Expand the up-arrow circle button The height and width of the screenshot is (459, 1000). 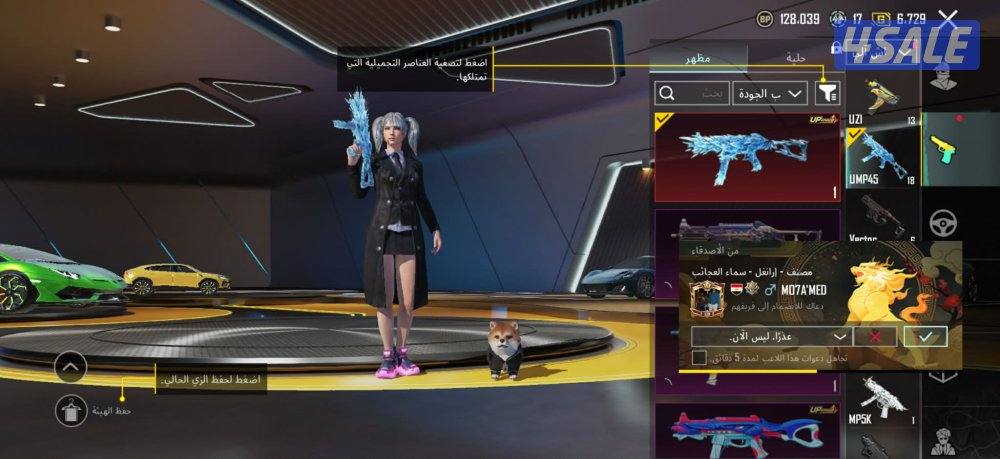click(x=70, y=367)
